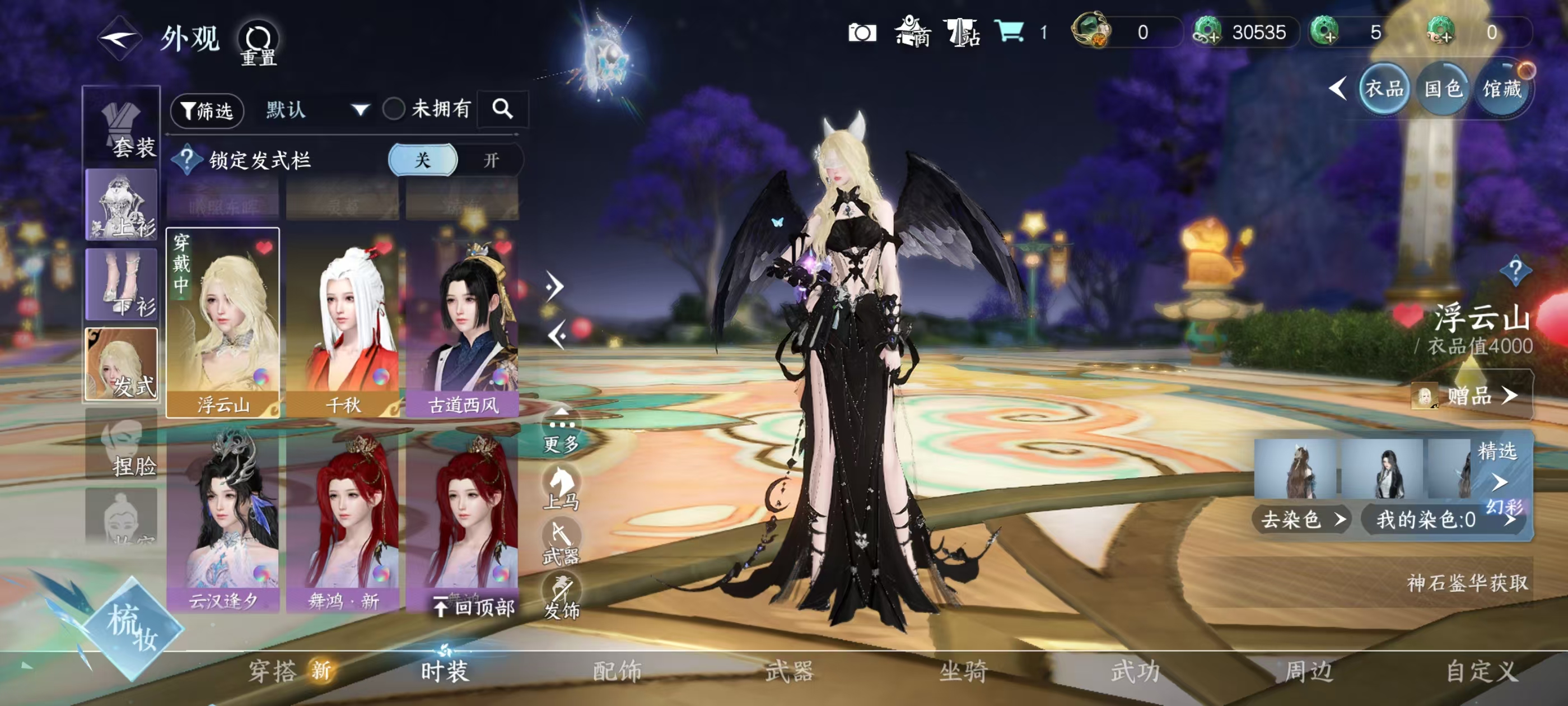Screen dimensions: 1568x706
Task: Choose the 上衫 category tab
Action: click(x=122, y=204)
